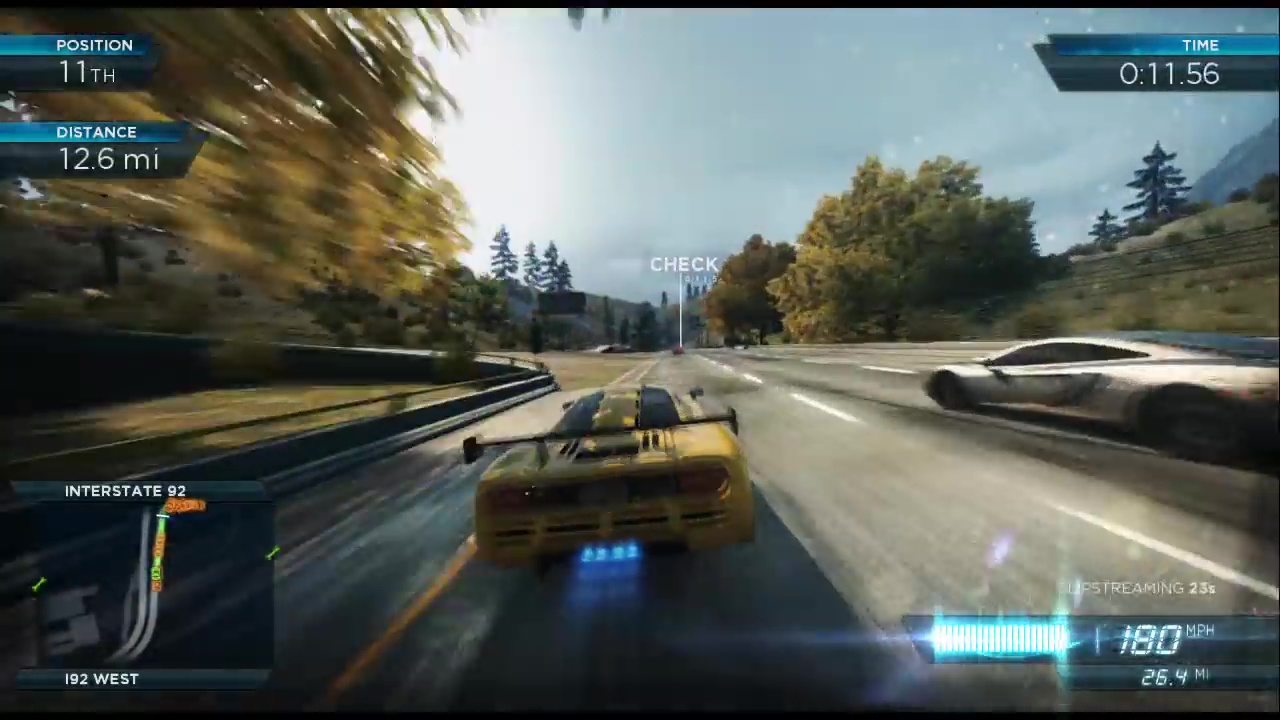Viewport: 1280px width, 720px height.
Task: Toggle the green marker left of minimap
Action: tap(38, 584)
